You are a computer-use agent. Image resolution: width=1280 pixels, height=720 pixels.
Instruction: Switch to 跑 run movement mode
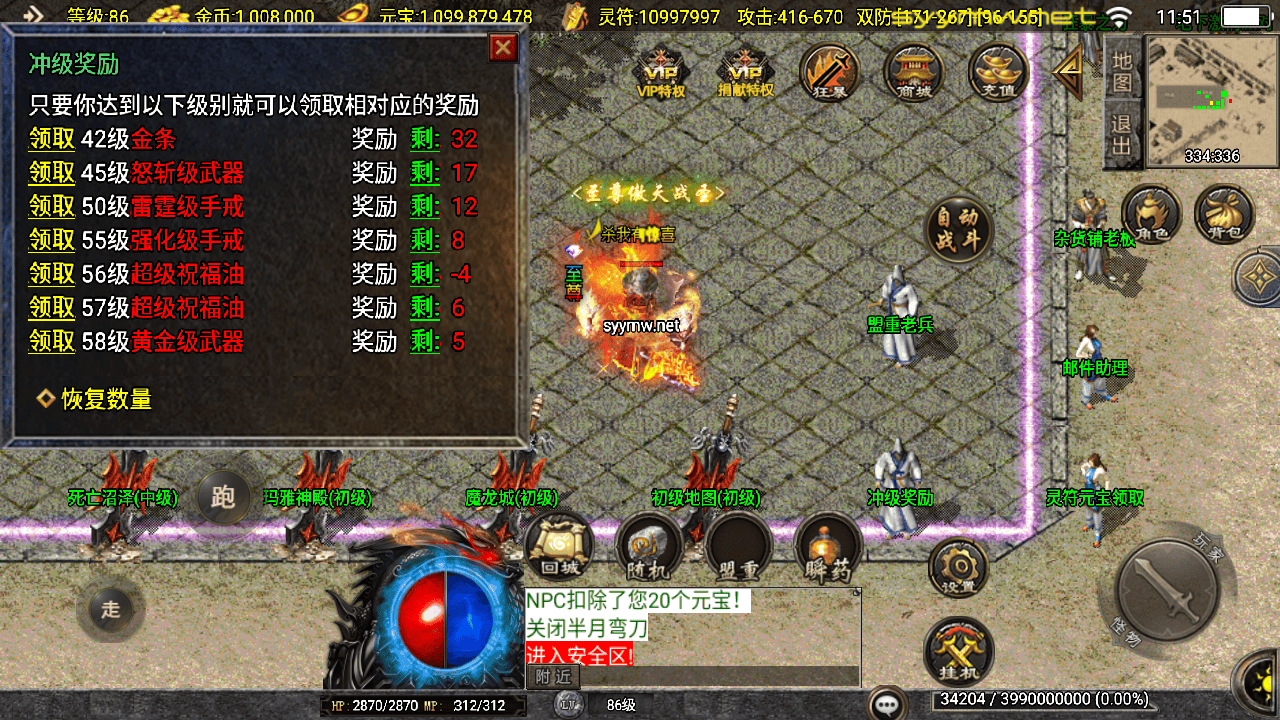pos(223,497)
